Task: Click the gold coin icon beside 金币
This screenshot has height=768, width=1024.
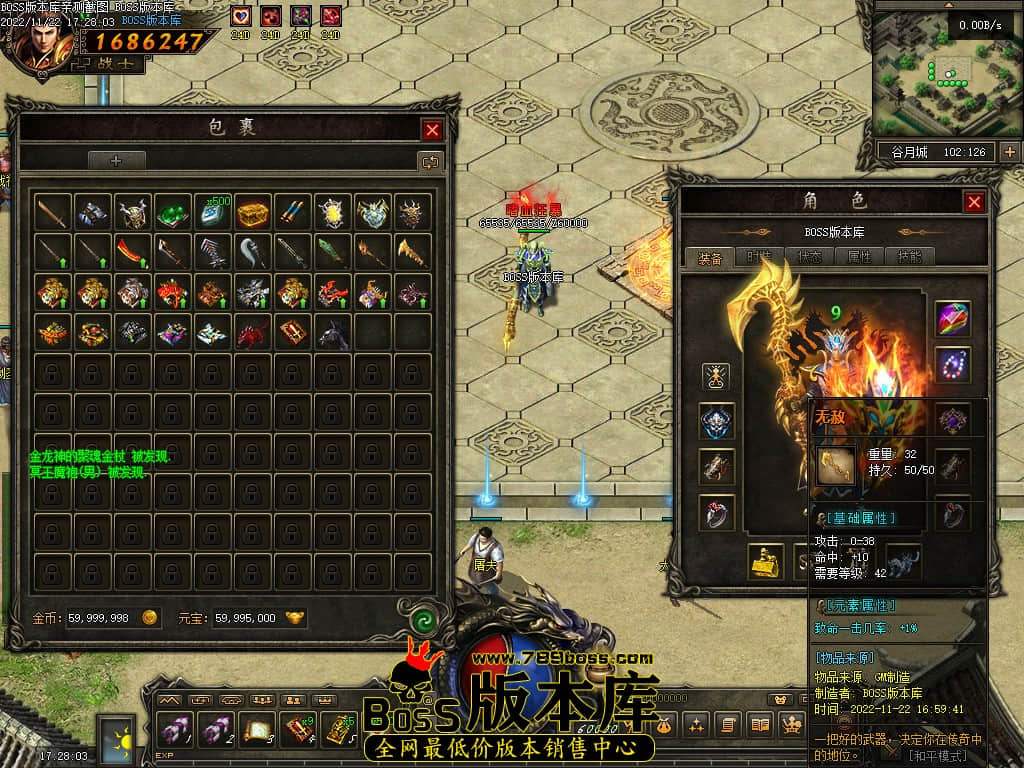Action: (x=149, y=618)
